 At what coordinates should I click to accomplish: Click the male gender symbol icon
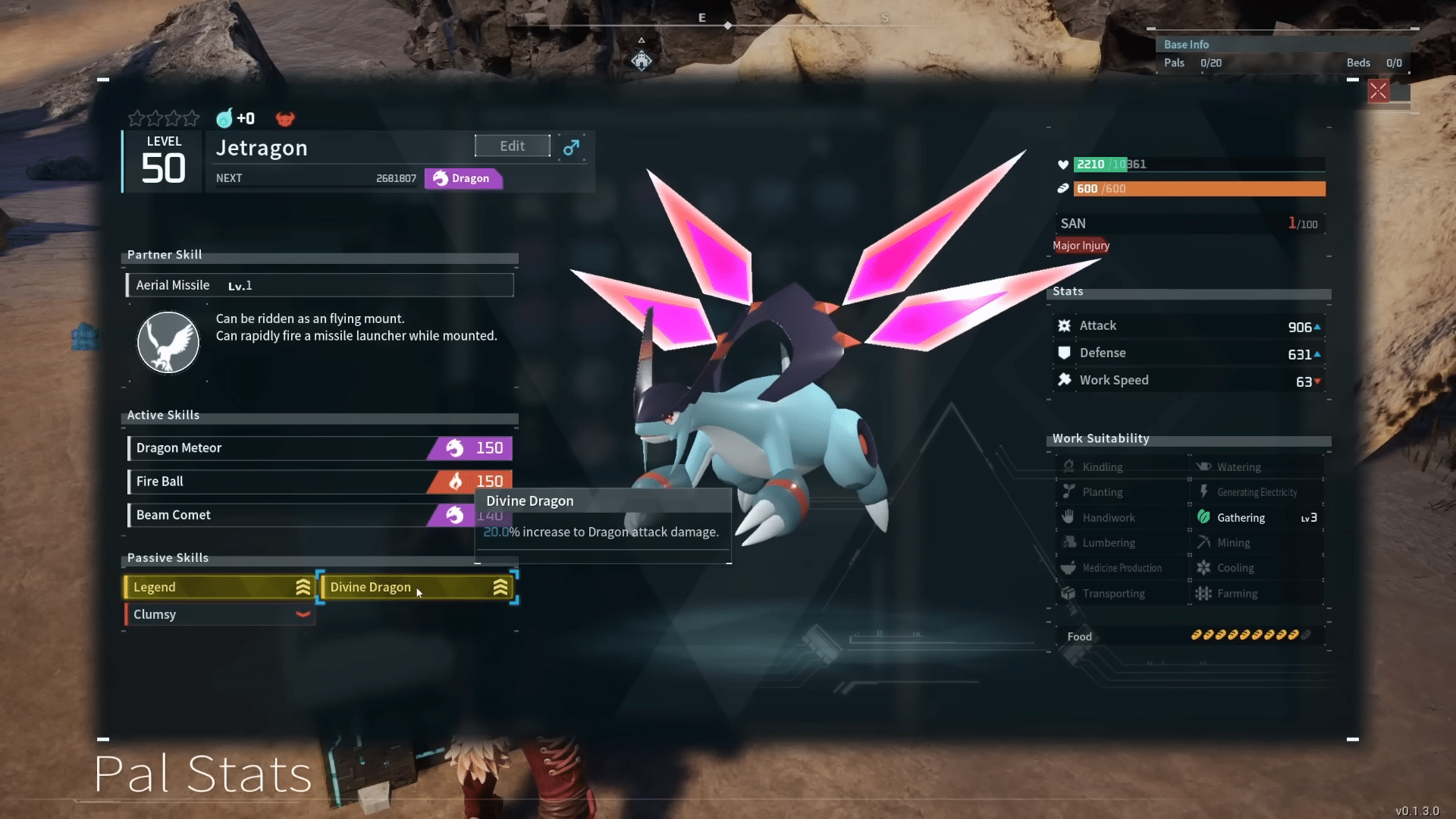(x=571, y=147)
